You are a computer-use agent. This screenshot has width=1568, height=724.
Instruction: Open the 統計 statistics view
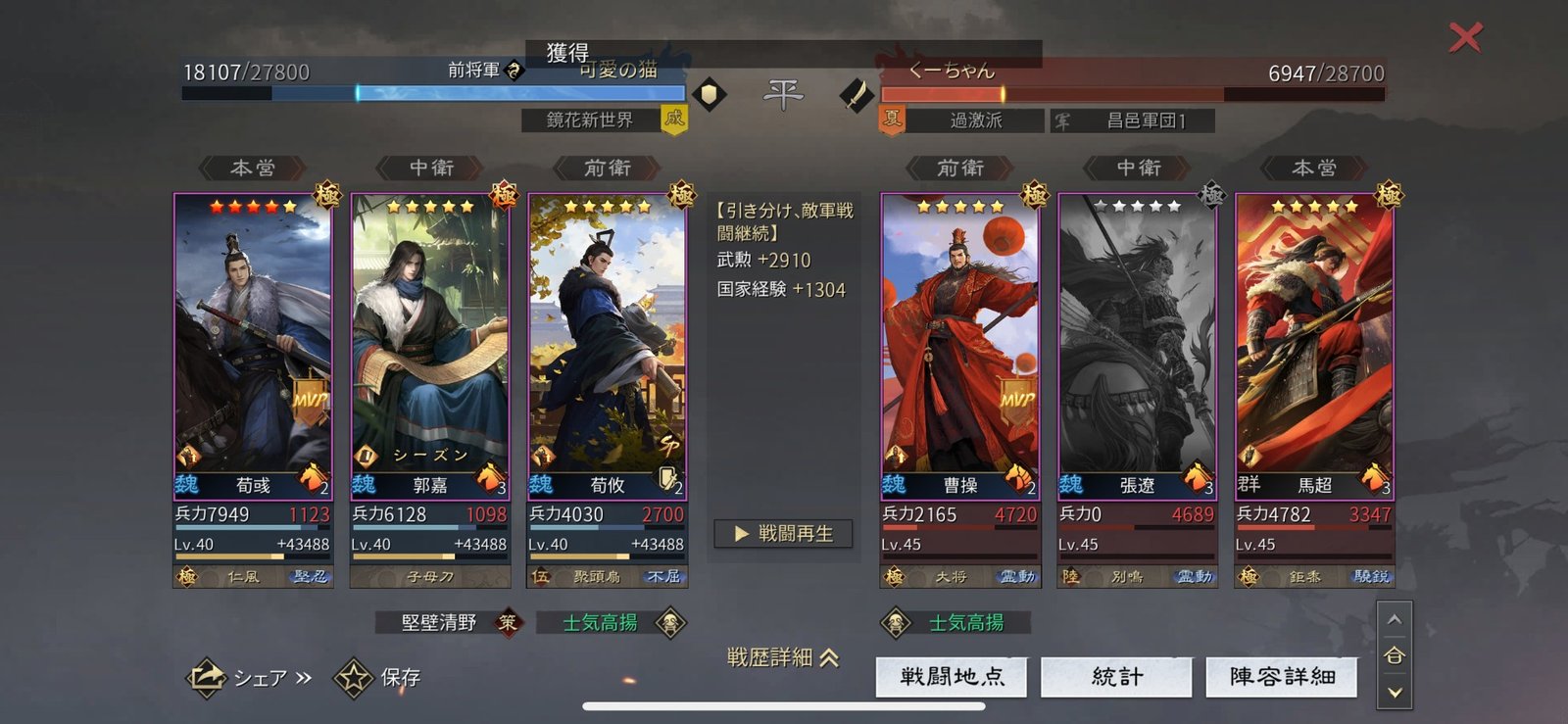click(x=1116, y=677)
